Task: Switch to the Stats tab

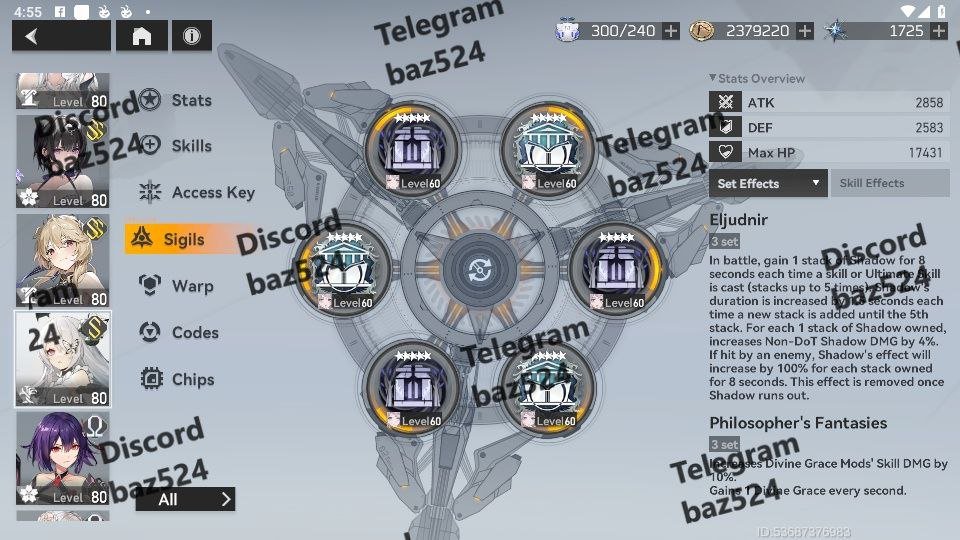Action: (190, 100)
